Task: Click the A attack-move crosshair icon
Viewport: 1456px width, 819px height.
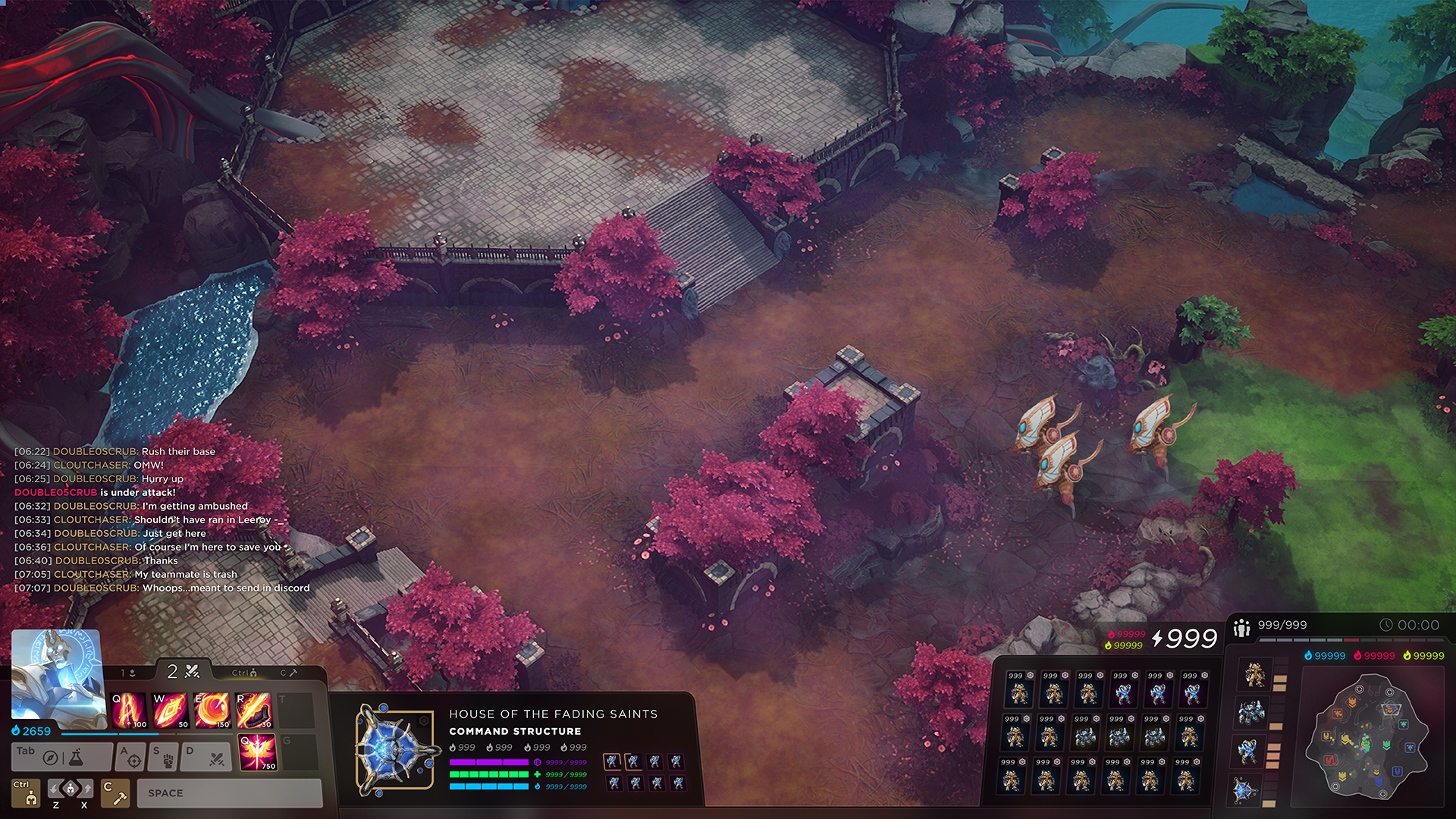Action: (x=133, y=758)
